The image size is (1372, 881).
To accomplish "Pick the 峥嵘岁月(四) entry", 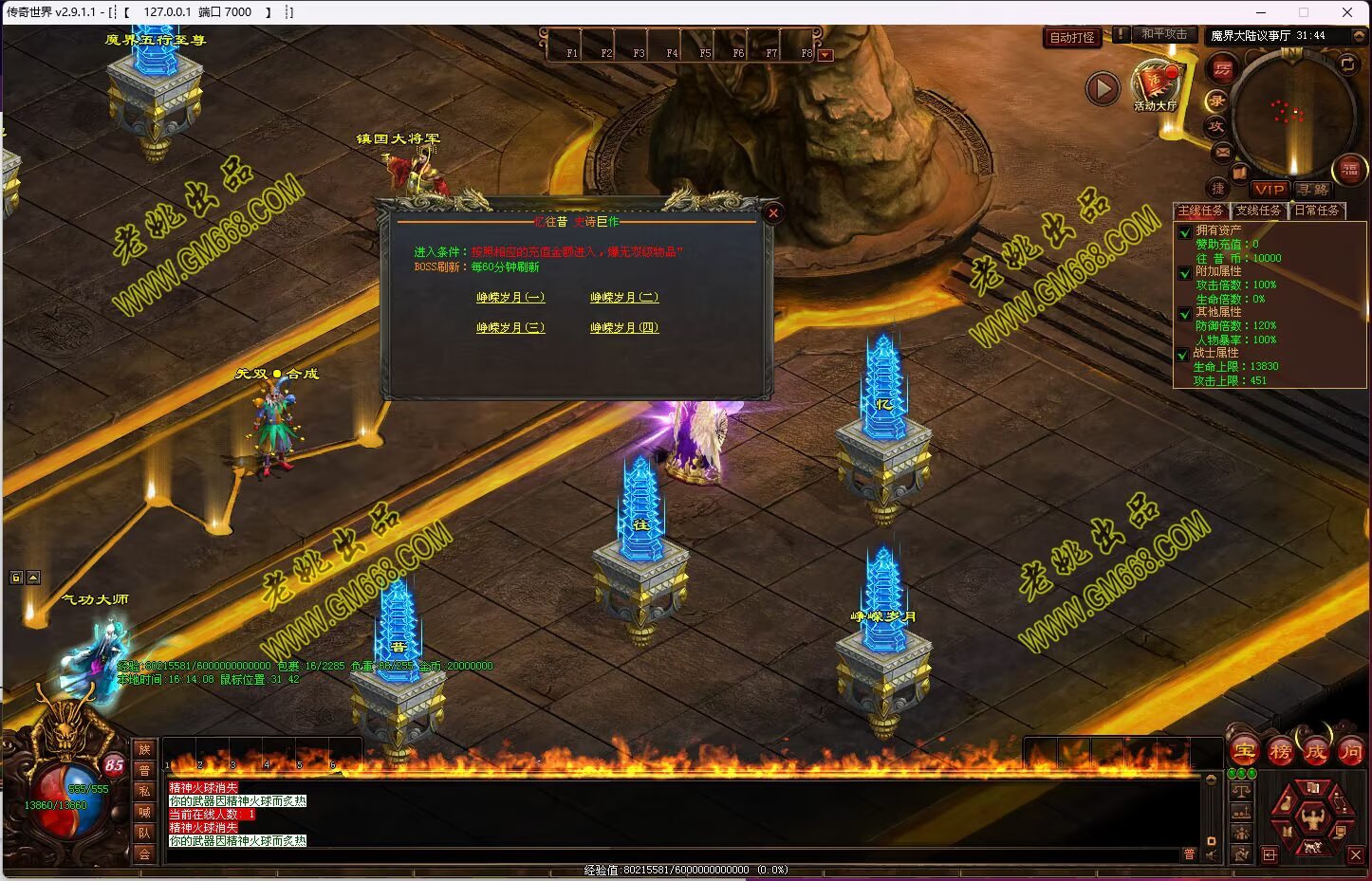I will 624,328.
